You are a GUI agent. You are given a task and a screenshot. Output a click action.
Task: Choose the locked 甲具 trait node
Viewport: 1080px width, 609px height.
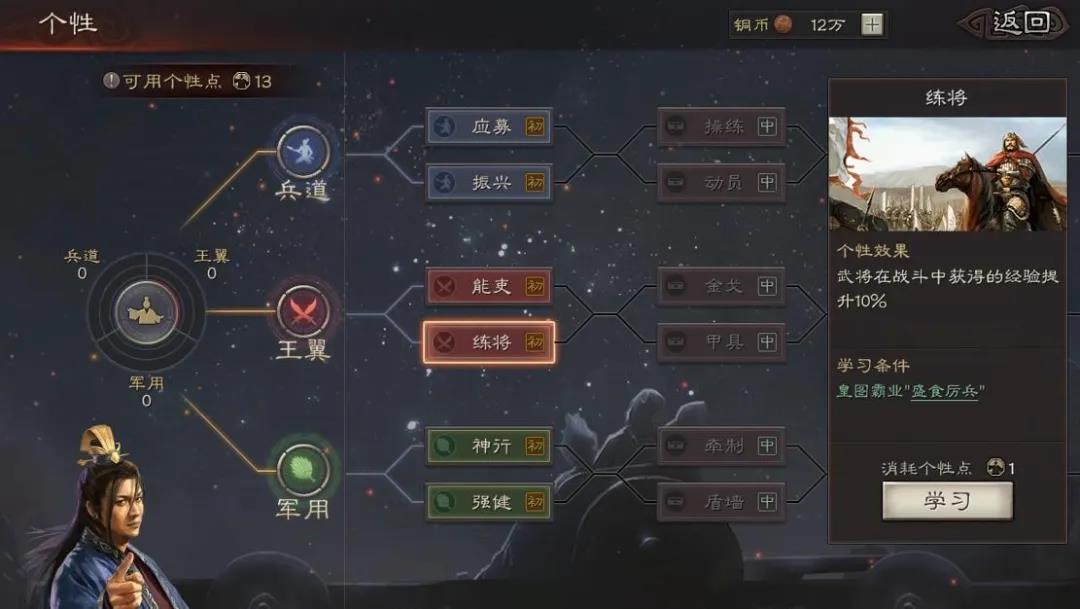721,342
